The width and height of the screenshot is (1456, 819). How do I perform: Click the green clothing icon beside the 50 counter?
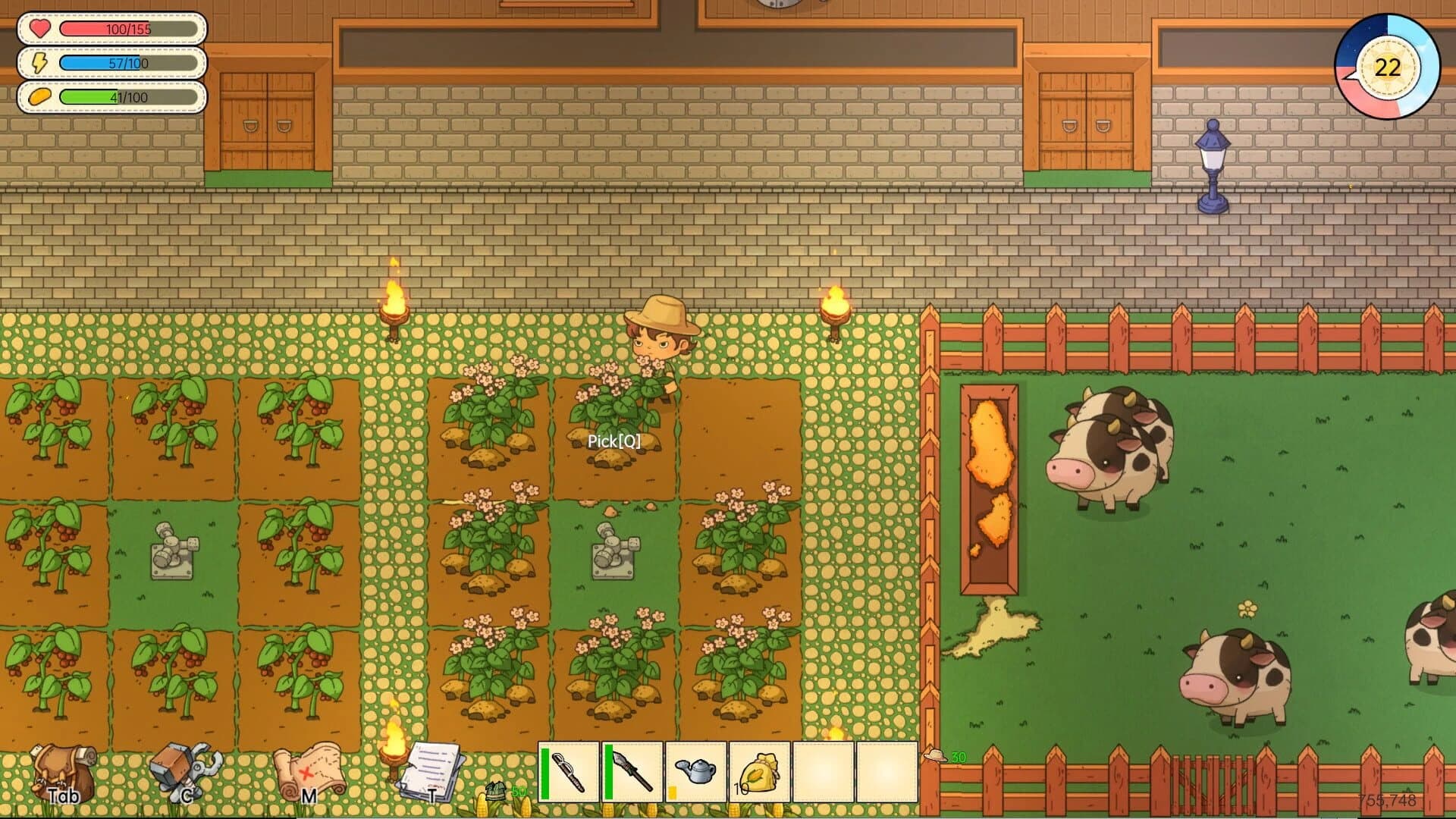(x=497, y=789)
